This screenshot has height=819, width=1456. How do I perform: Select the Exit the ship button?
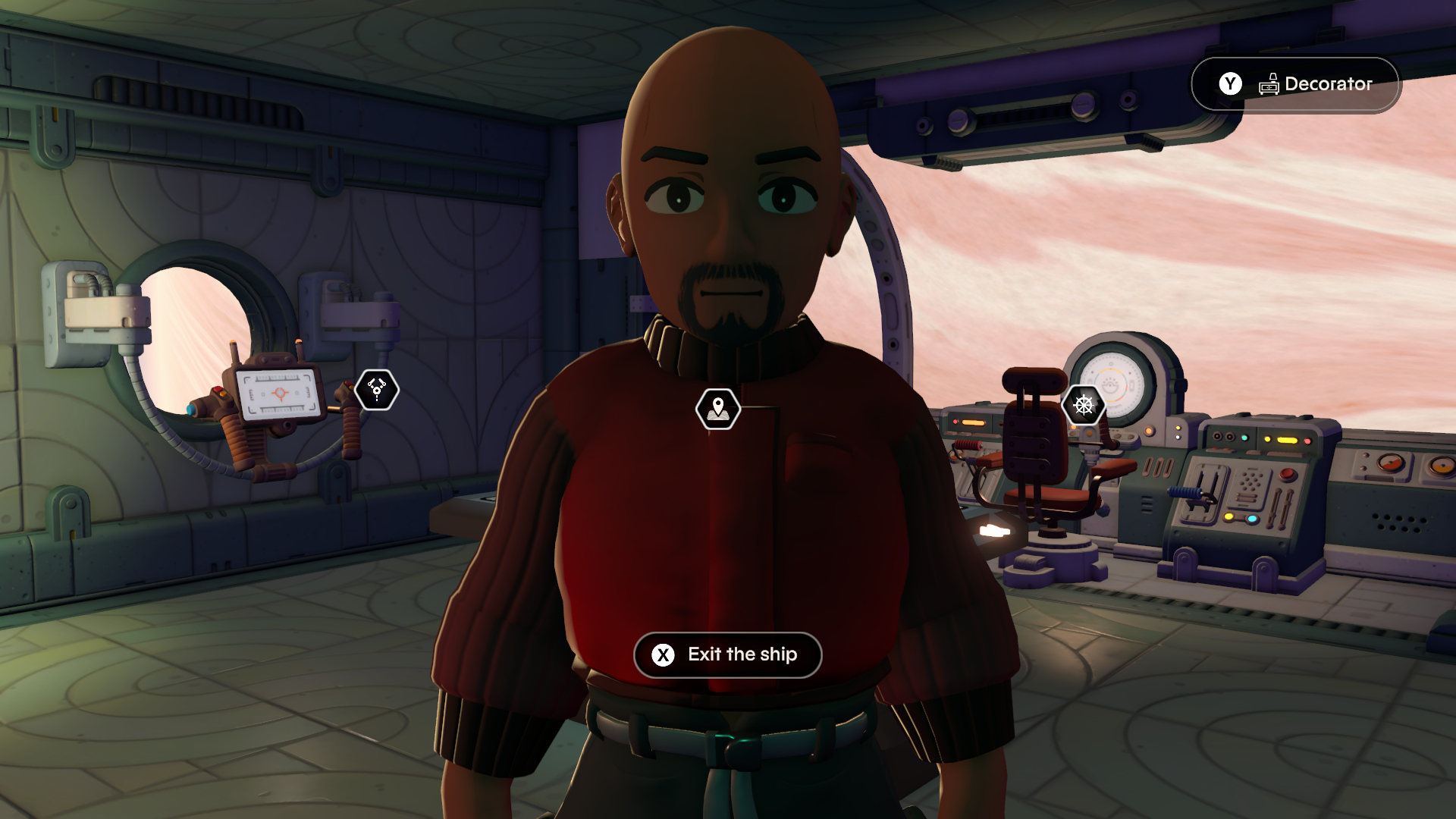(727, 654)
